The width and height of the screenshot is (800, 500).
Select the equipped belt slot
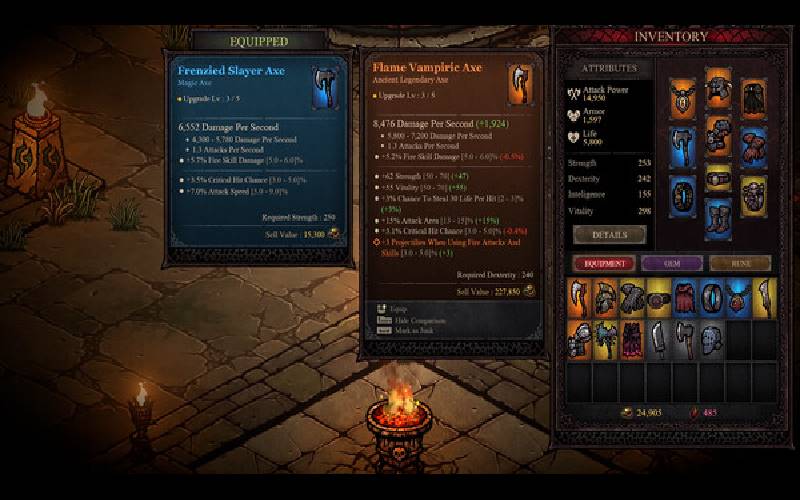718,178
